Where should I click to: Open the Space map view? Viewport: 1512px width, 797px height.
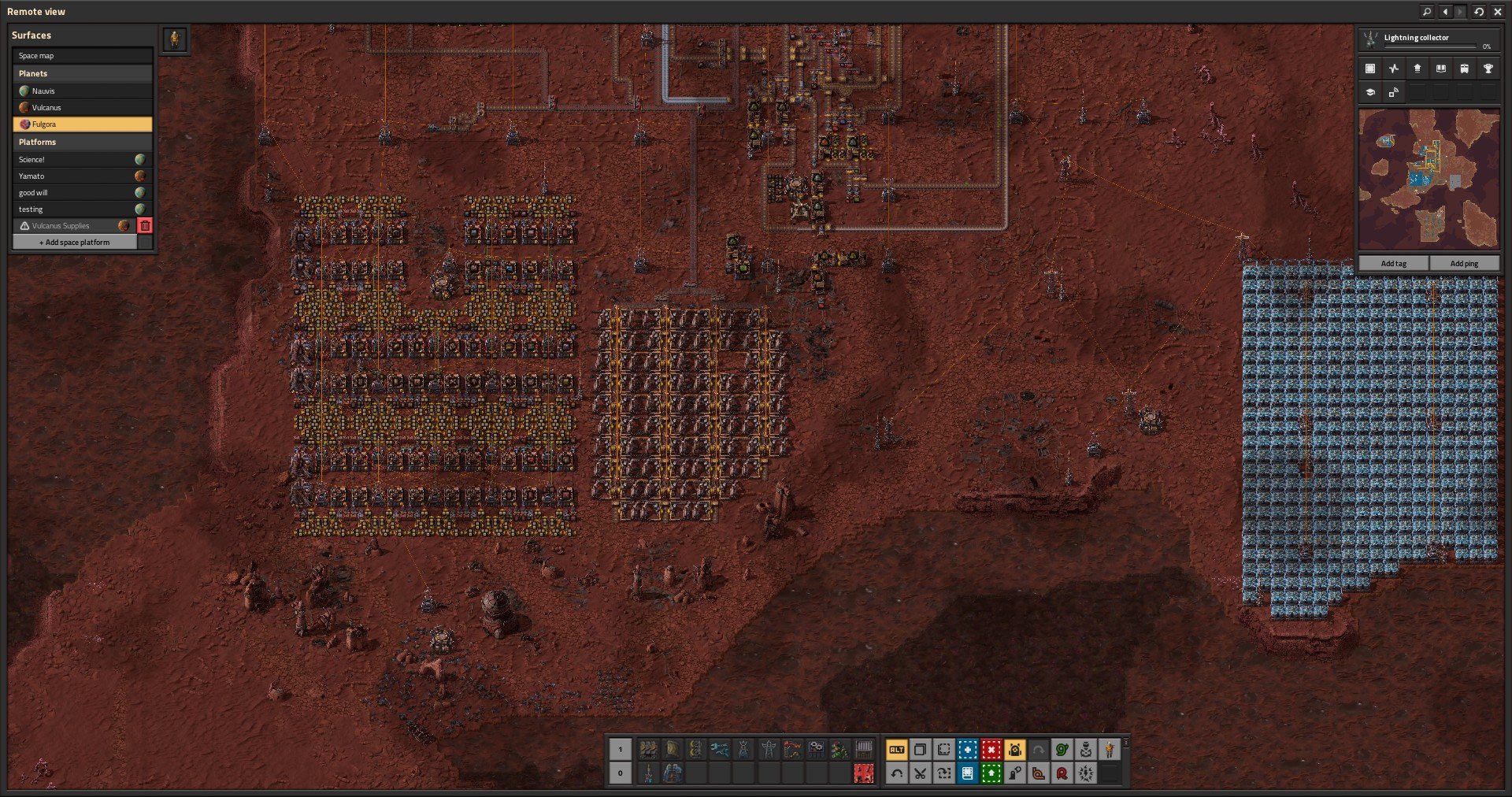pos(83,55)
